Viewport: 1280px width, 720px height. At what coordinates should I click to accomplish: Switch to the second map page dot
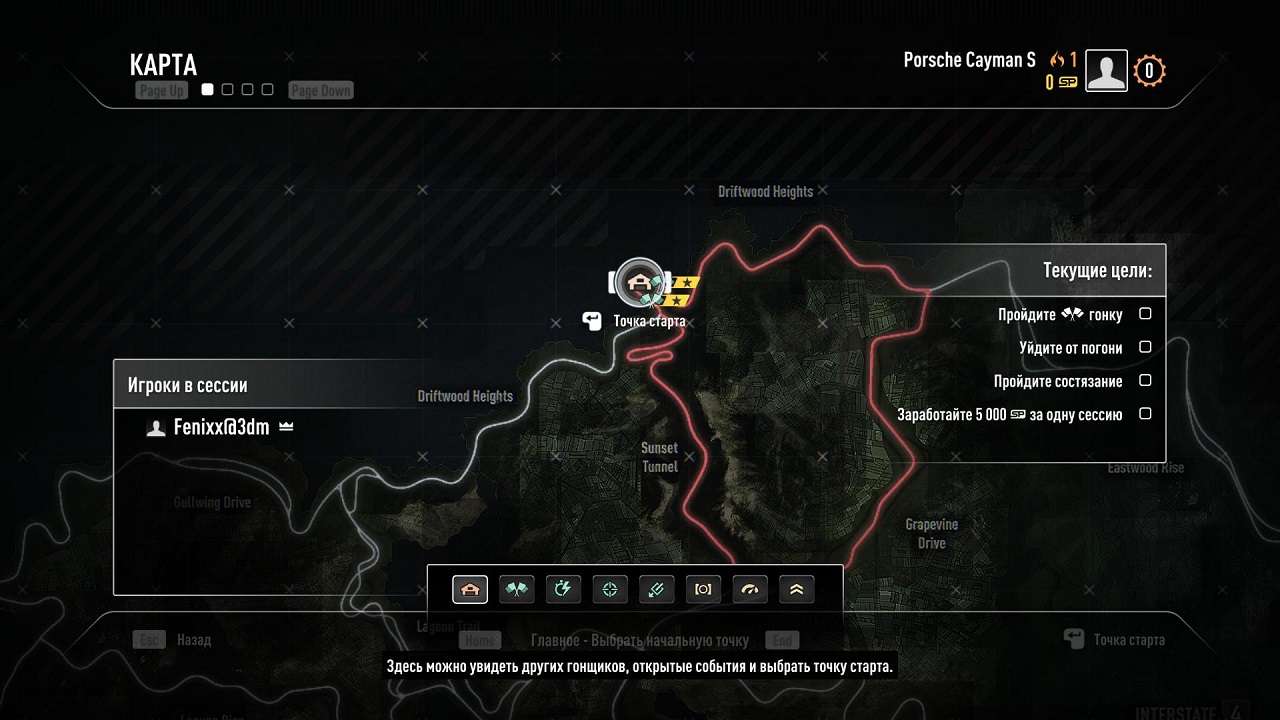(228, 90)
